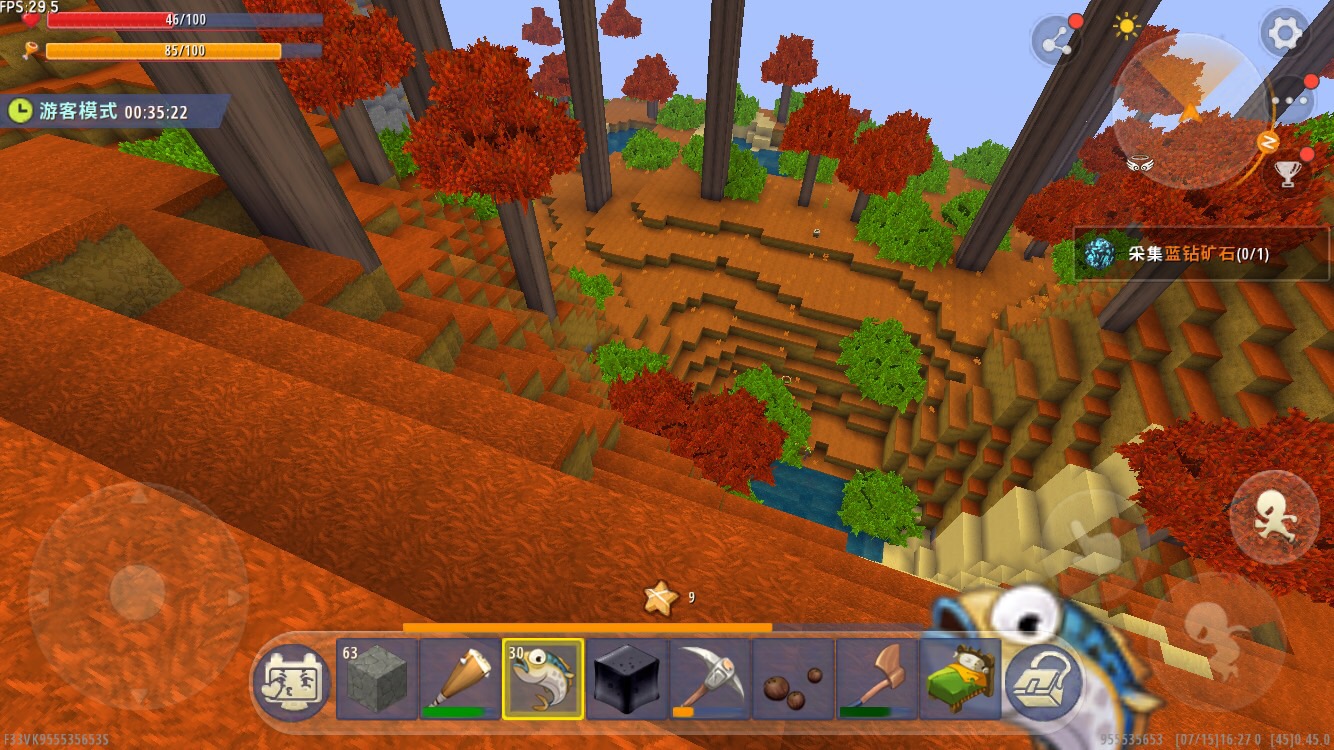
Task: Open the backpack inventory button
Action: pyautogui.click(x=1045, y=681)
